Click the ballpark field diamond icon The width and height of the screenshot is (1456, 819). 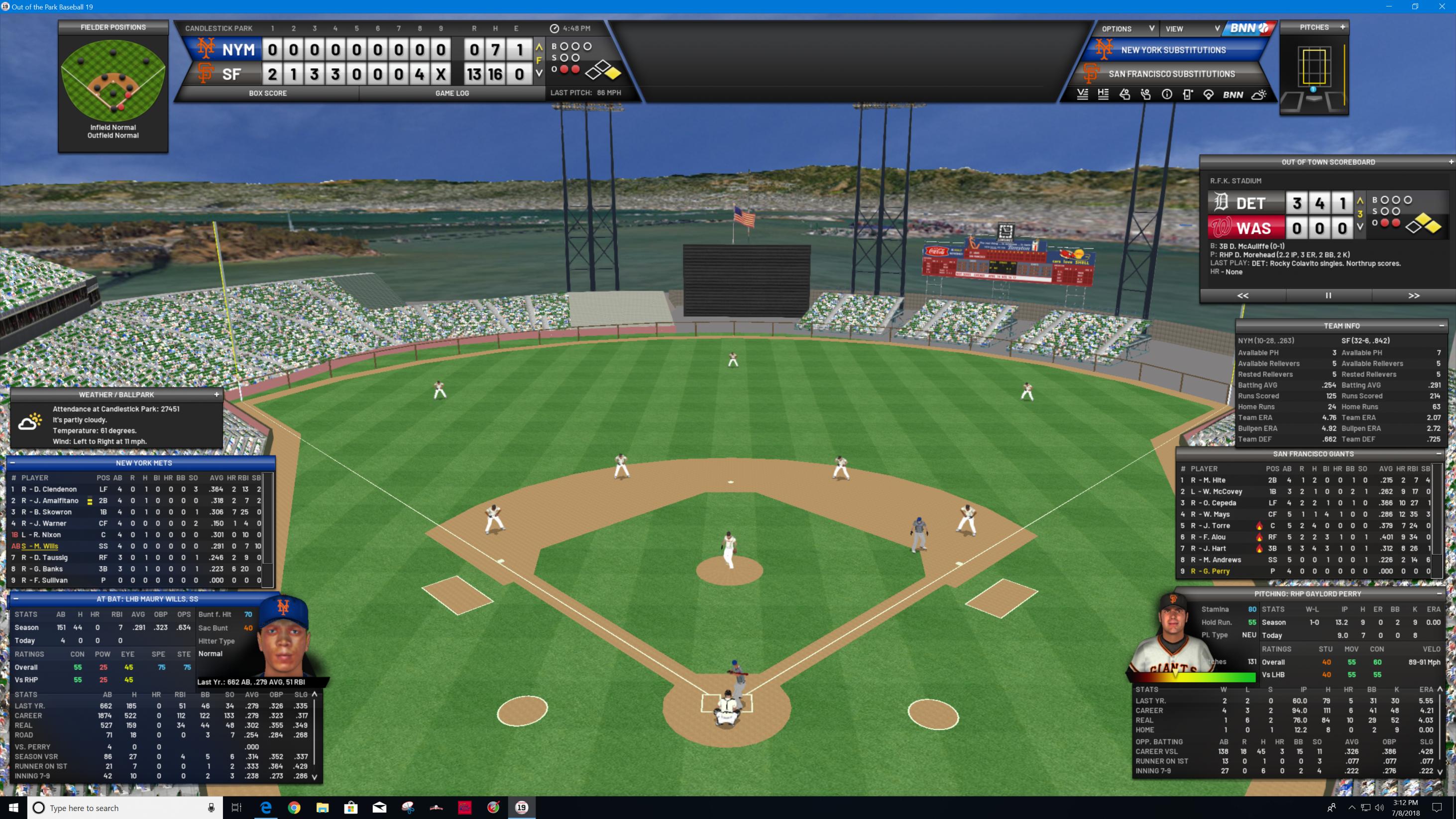click(1208, 95)
